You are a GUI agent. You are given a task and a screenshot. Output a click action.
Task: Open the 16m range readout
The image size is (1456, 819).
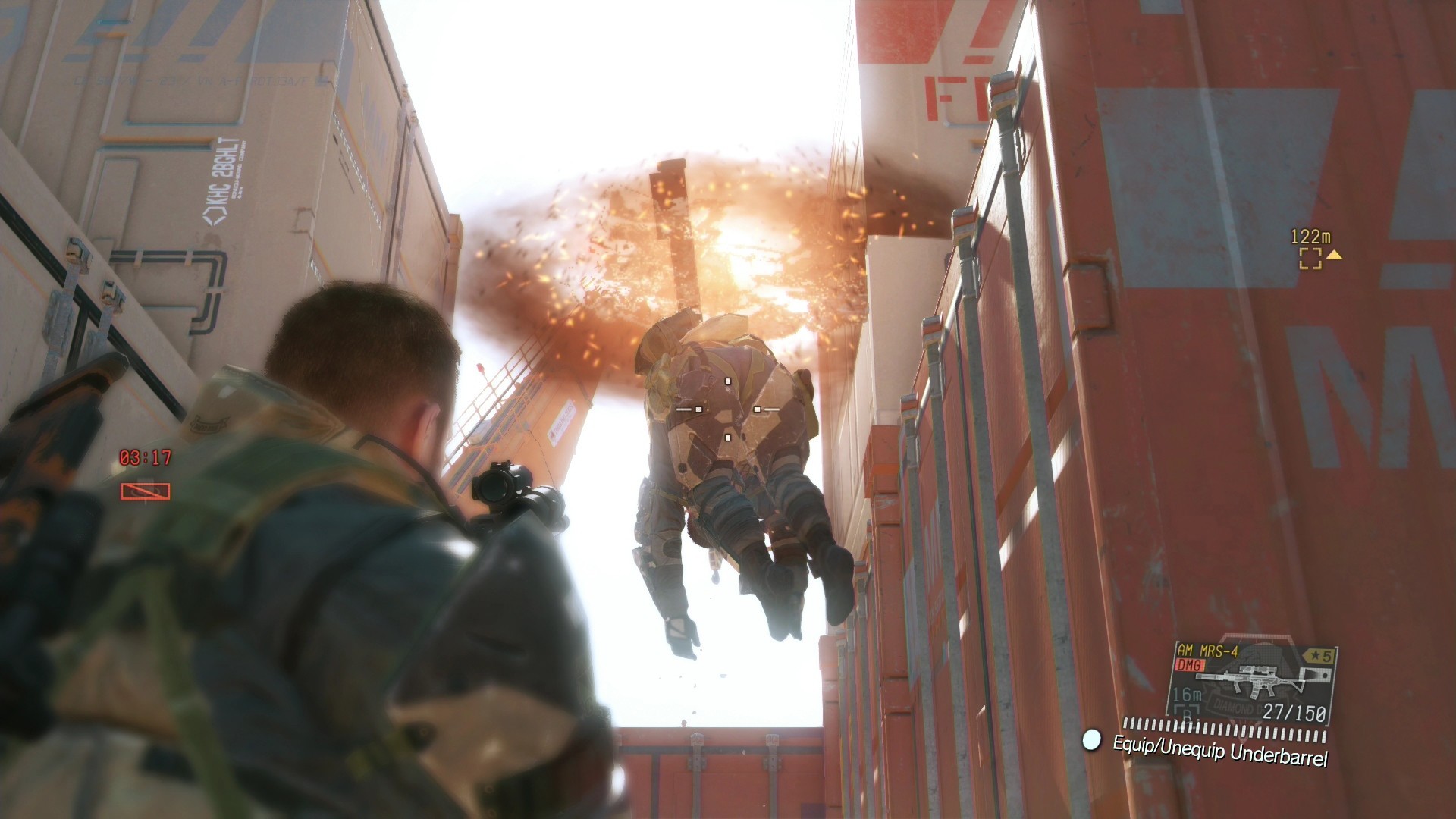(1188, 693)
